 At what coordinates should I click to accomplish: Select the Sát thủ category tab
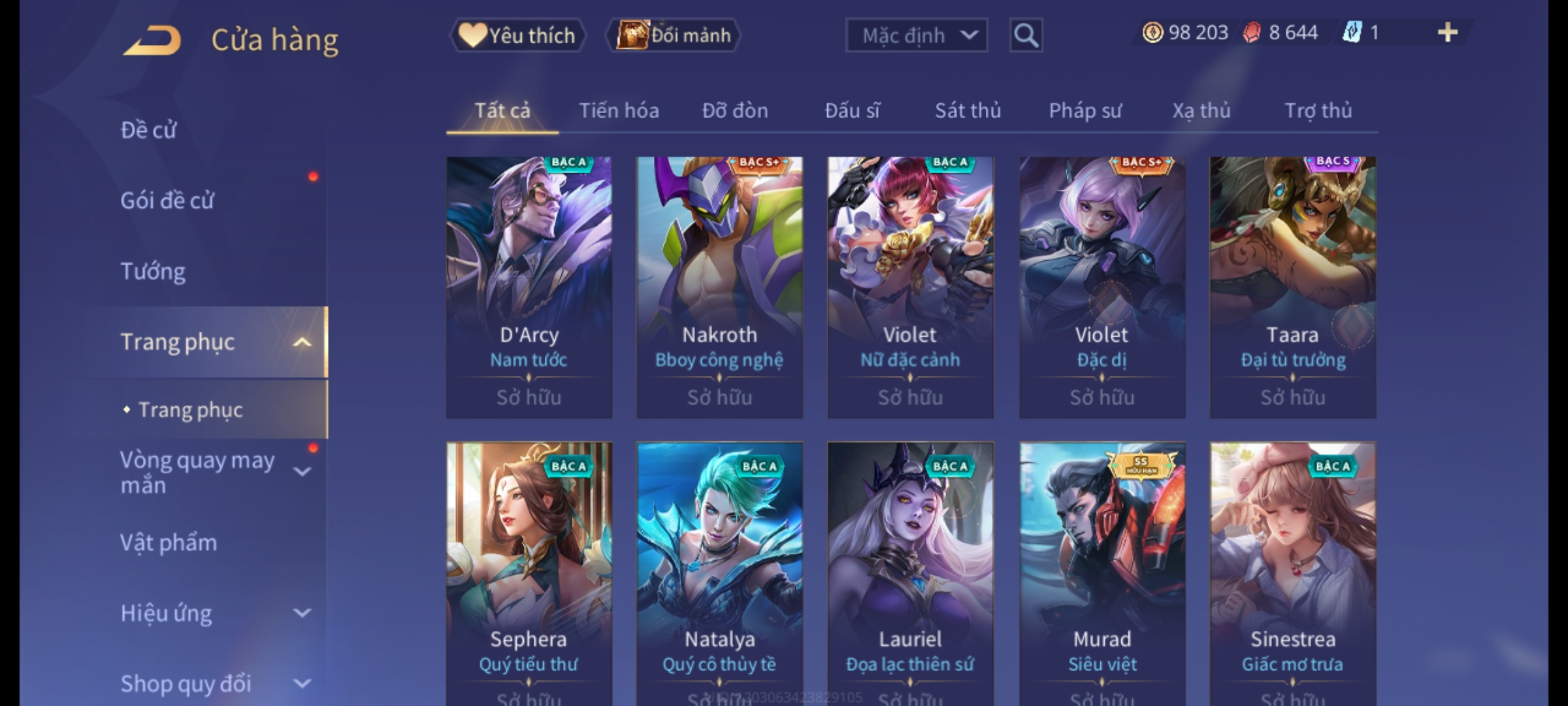tap(968, 111)
